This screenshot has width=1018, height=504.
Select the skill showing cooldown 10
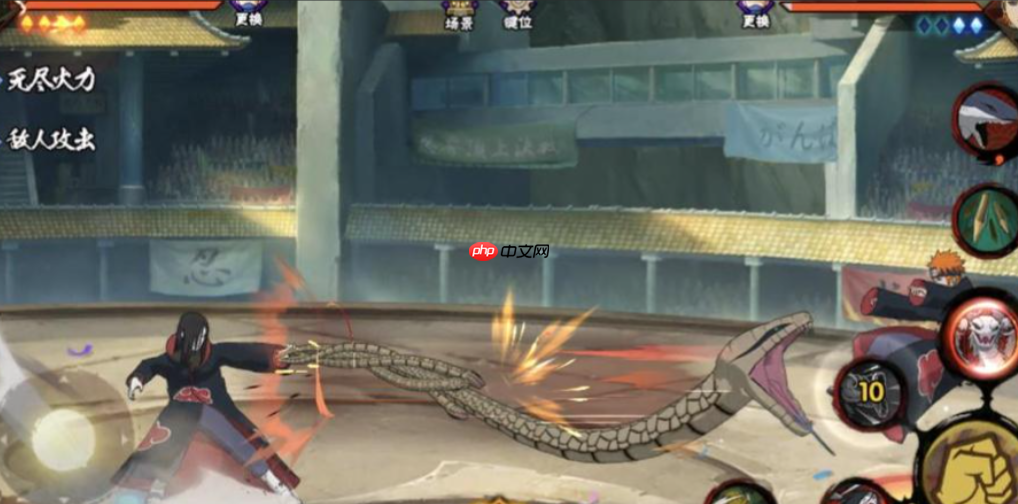869,391
